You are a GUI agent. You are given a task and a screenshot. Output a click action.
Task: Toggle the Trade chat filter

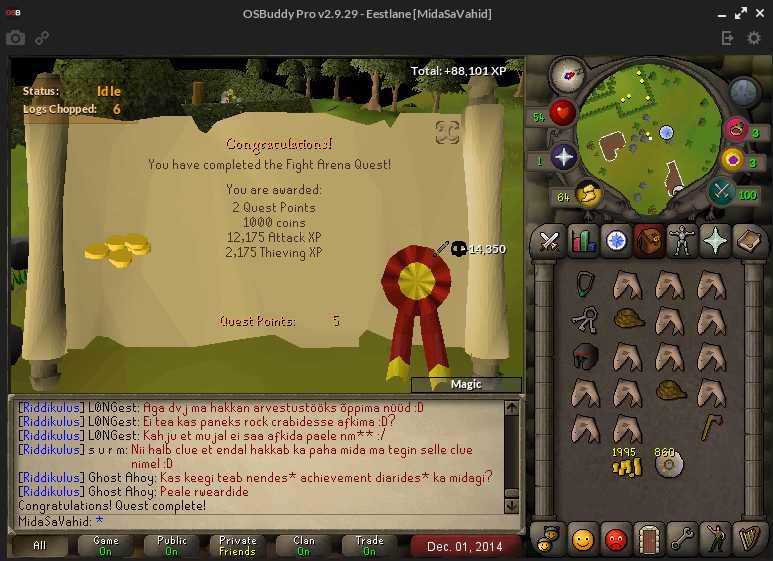coord(369,546)
